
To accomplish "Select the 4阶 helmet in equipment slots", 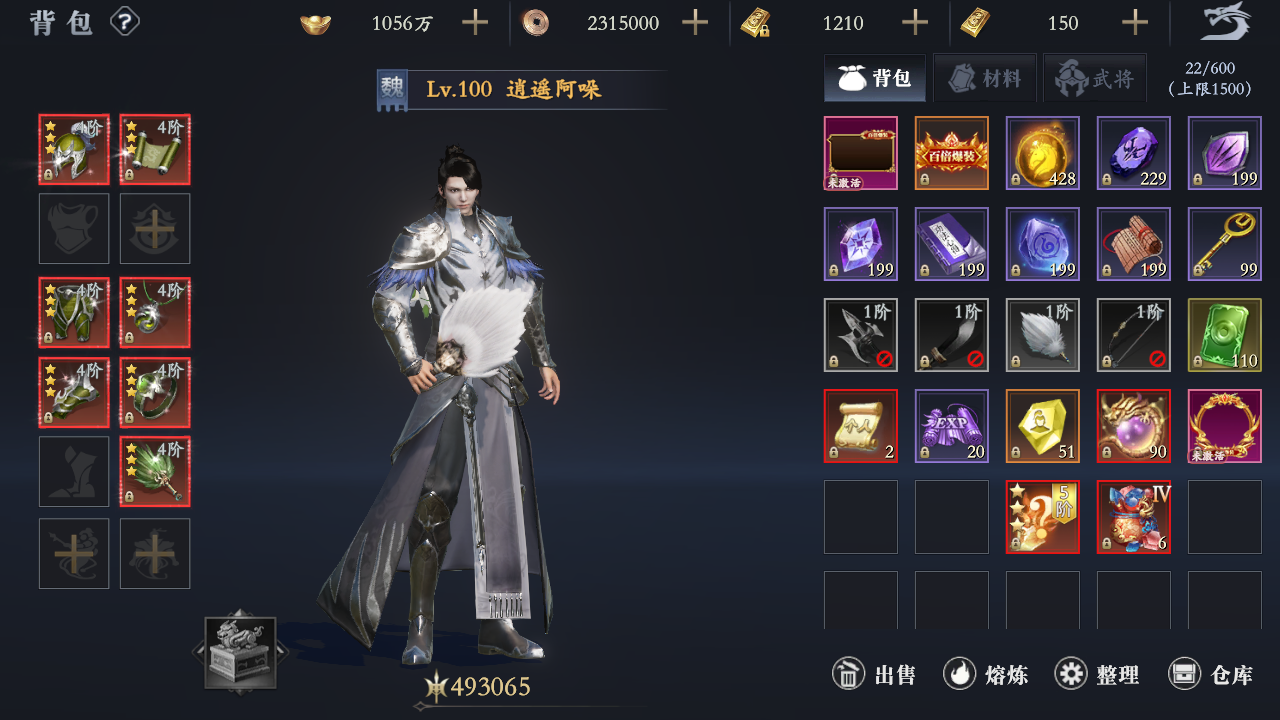I will (x=73, y=149).
